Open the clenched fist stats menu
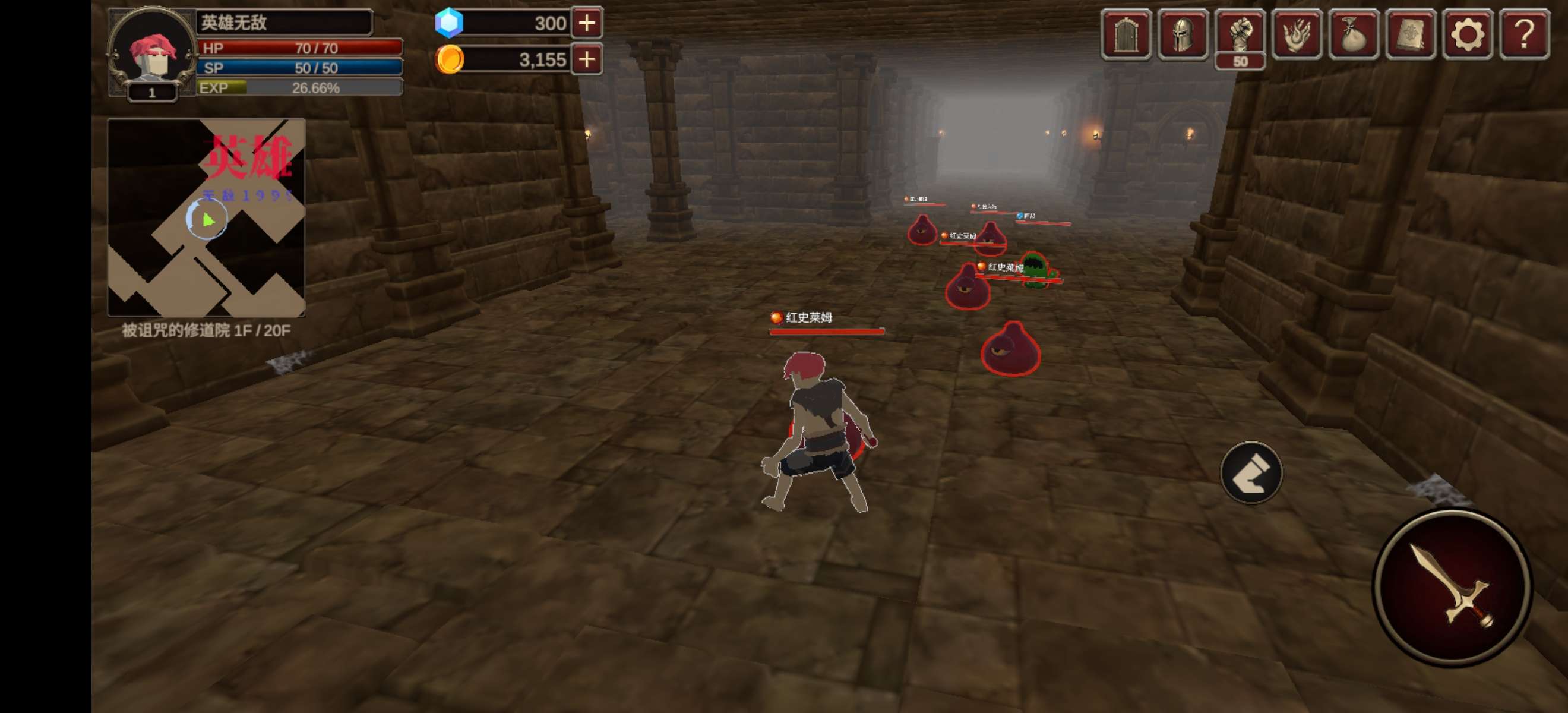This screenshot has width=1568, height=713. [x=1240, y=34]
